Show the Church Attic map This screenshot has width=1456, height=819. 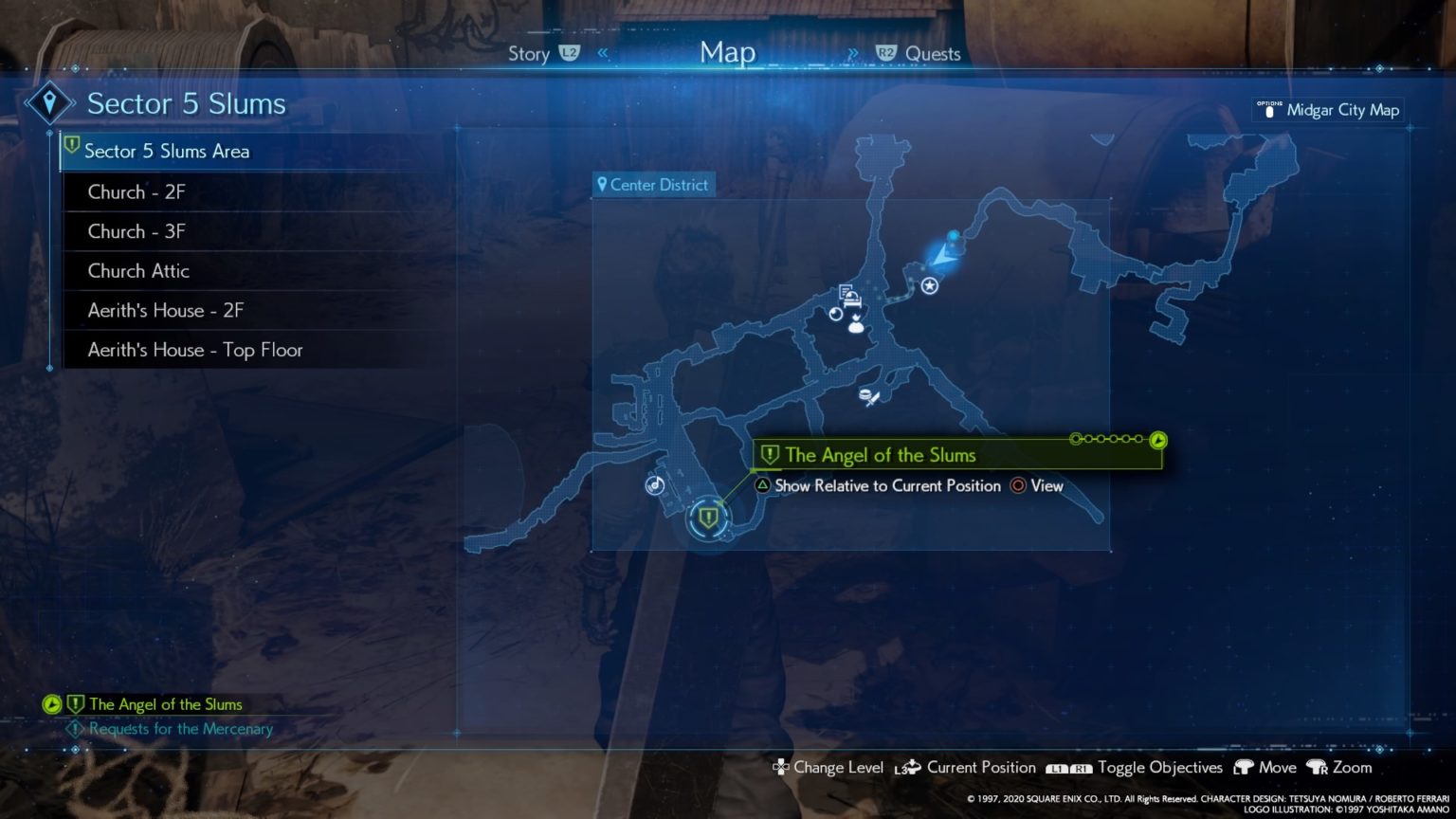[x=138, y=271]
